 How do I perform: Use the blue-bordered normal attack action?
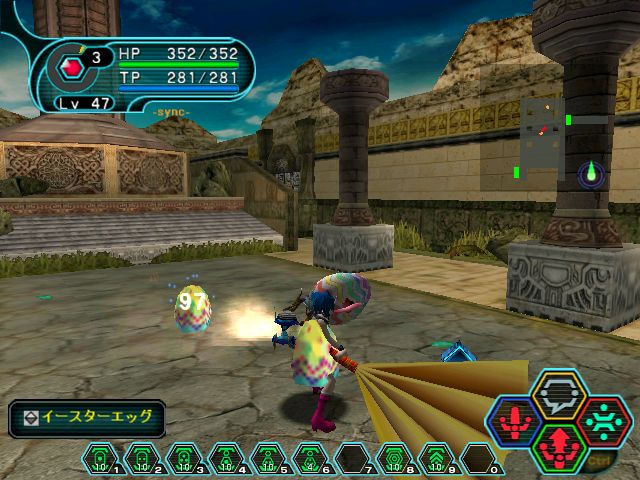tap(517, 421)
